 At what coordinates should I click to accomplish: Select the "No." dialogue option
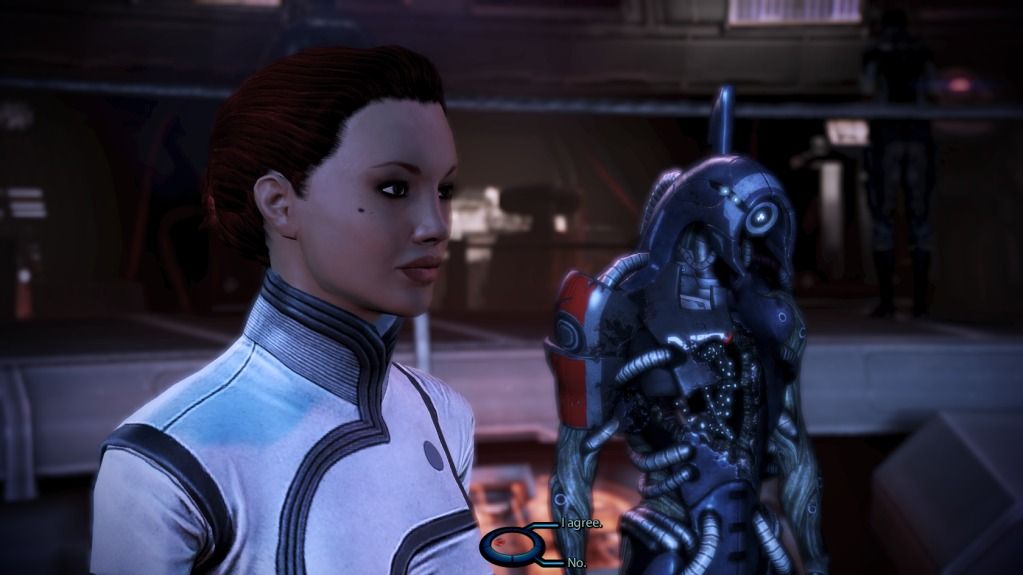[576, 563]
